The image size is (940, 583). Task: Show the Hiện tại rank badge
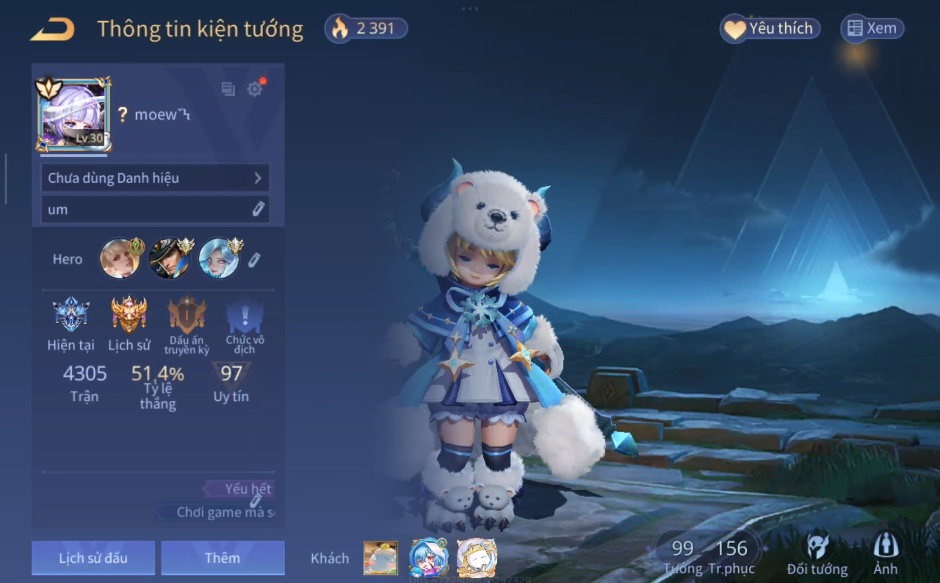click(70, 317)
